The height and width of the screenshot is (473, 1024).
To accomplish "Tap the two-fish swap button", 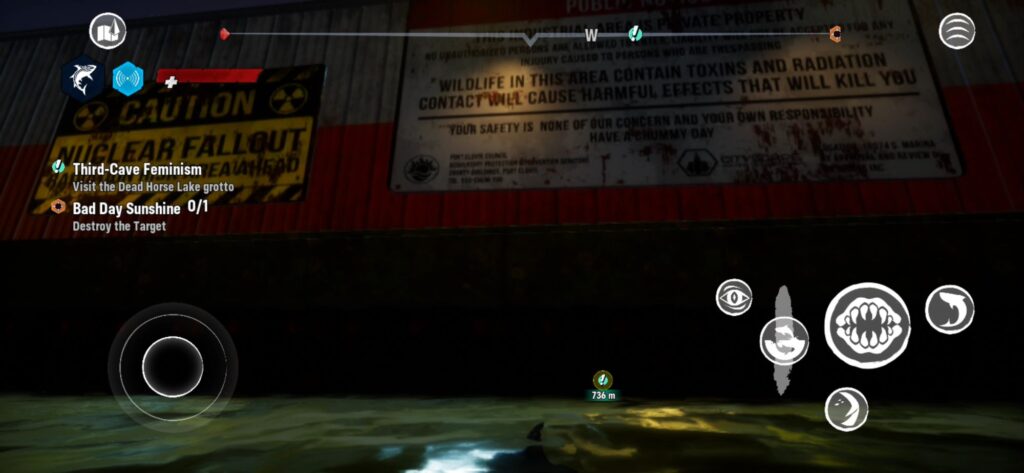I will pyautogui.click(x=784, y=340).
